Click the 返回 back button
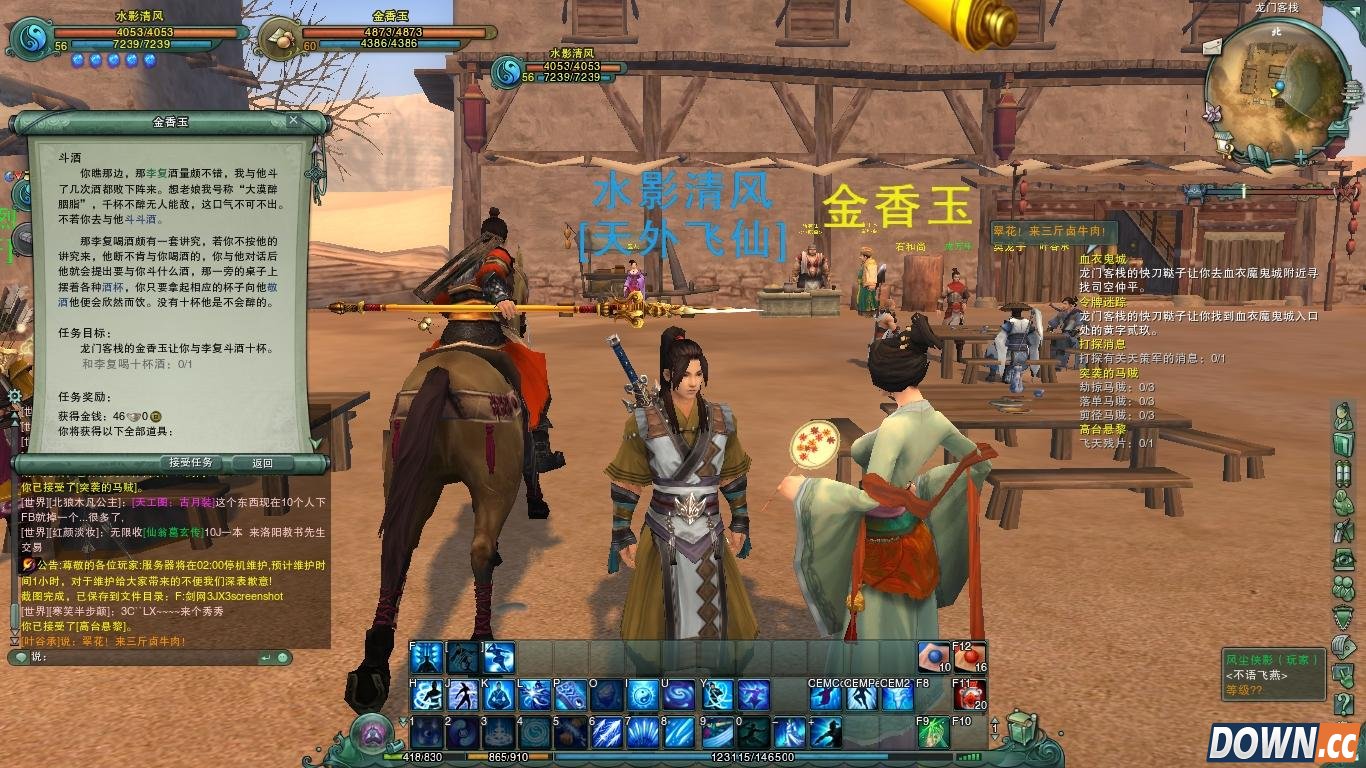 [x=262, y=463]
